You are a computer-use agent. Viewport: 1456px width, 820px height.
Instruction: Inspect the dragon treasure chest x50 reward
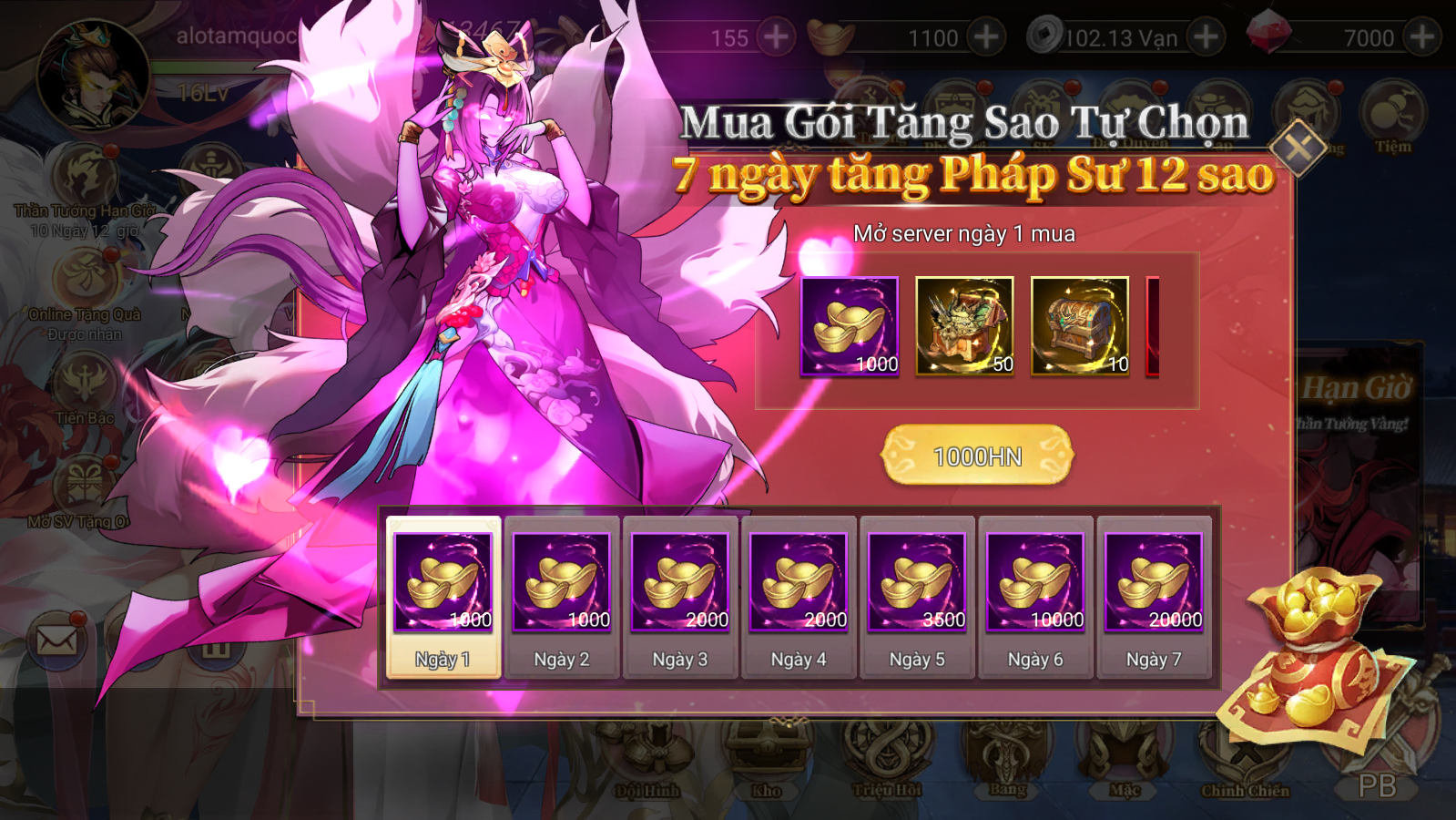964,326
